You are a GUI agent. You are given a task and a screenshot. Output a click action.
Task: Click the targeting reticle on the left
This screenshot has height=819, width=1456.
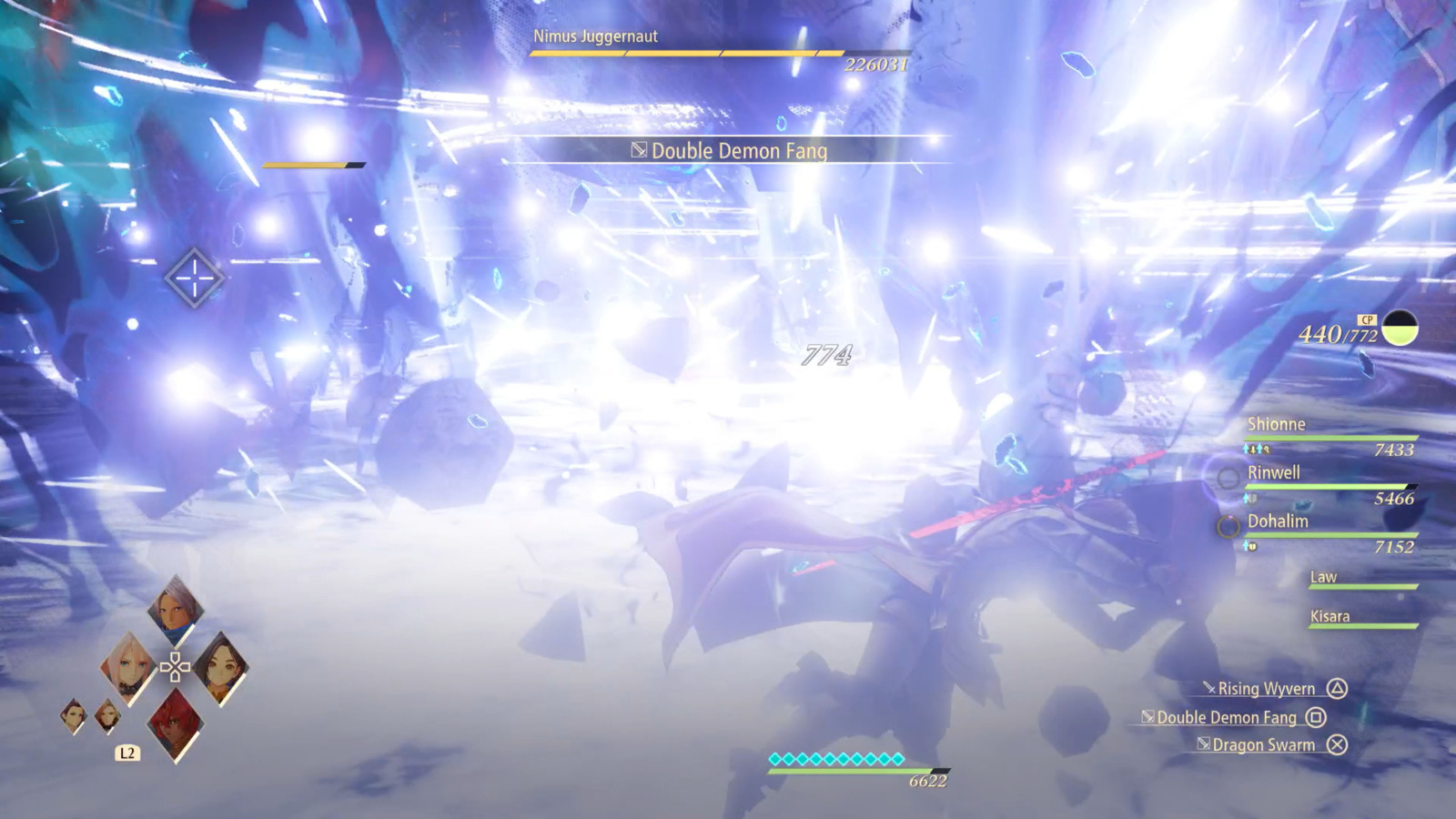click(193, 278)
